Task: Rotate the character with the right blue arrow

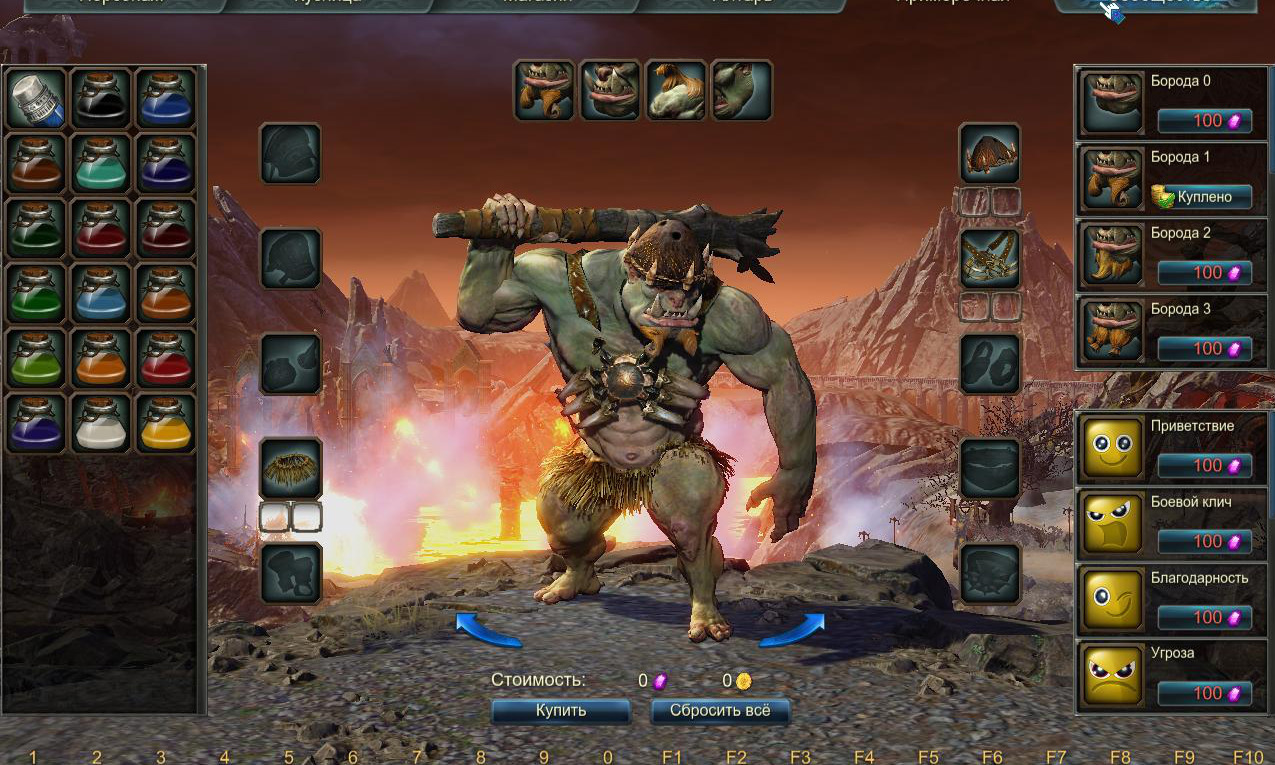Action: point(792,630)
